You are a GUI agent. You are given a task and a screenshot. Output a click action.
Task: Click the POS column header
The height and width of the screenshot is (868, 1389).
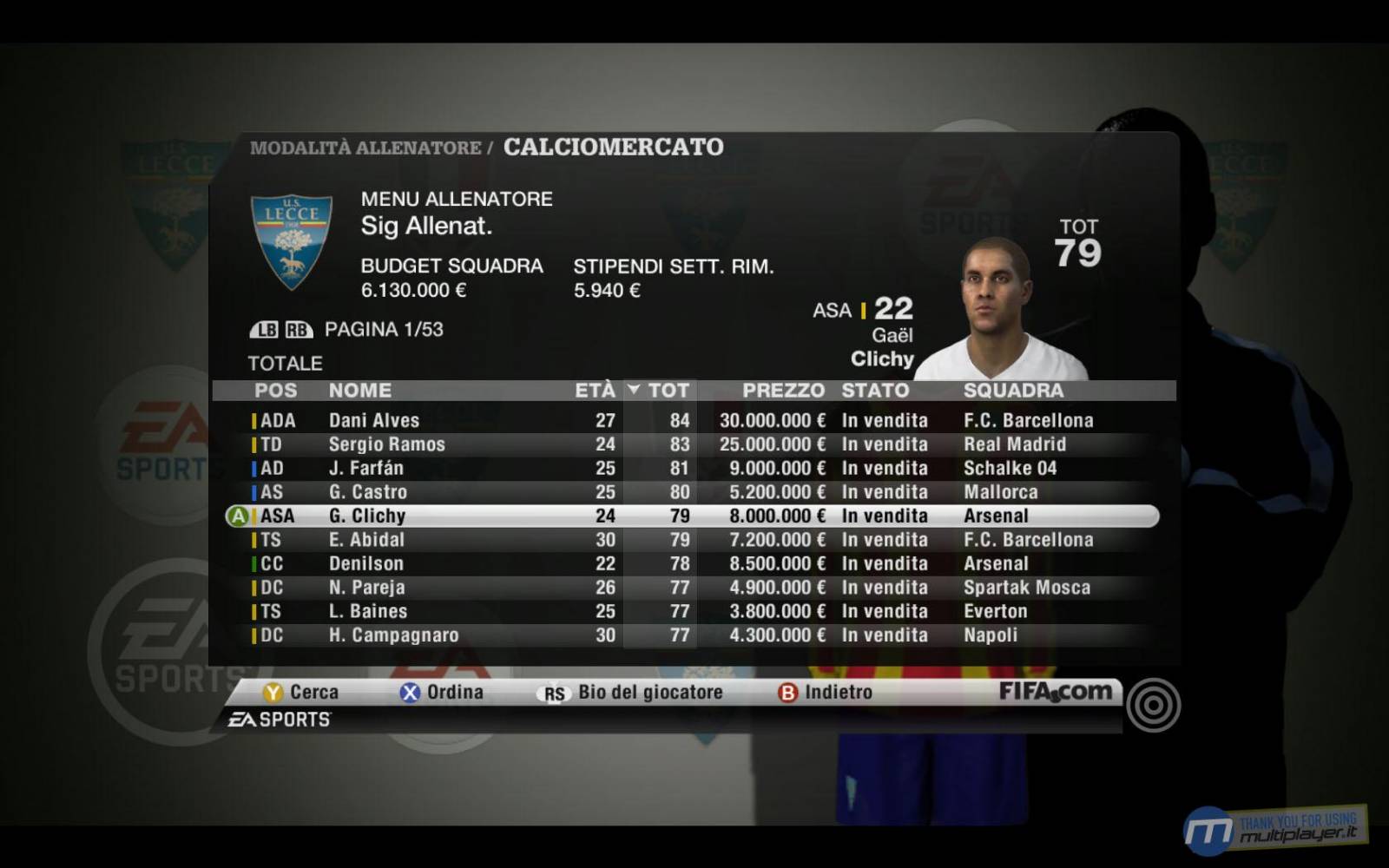(x=275, y=391)
